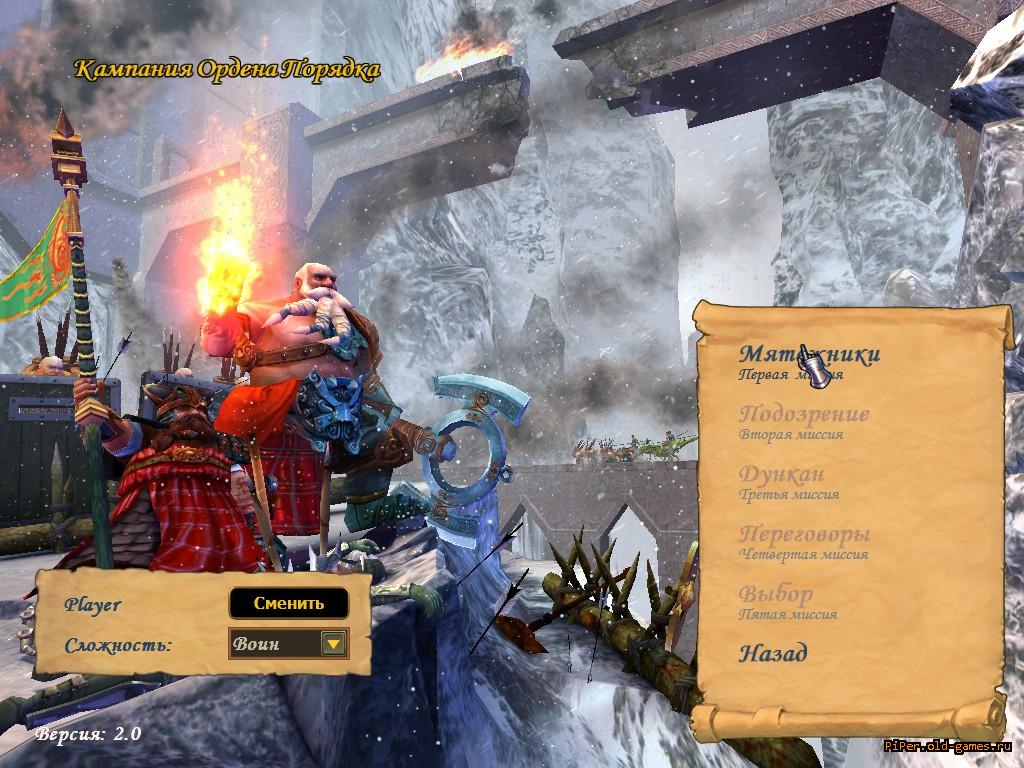Select the Мятежники first mission
The height and width of the screenshot is (768, 1024).
(809, 354)
